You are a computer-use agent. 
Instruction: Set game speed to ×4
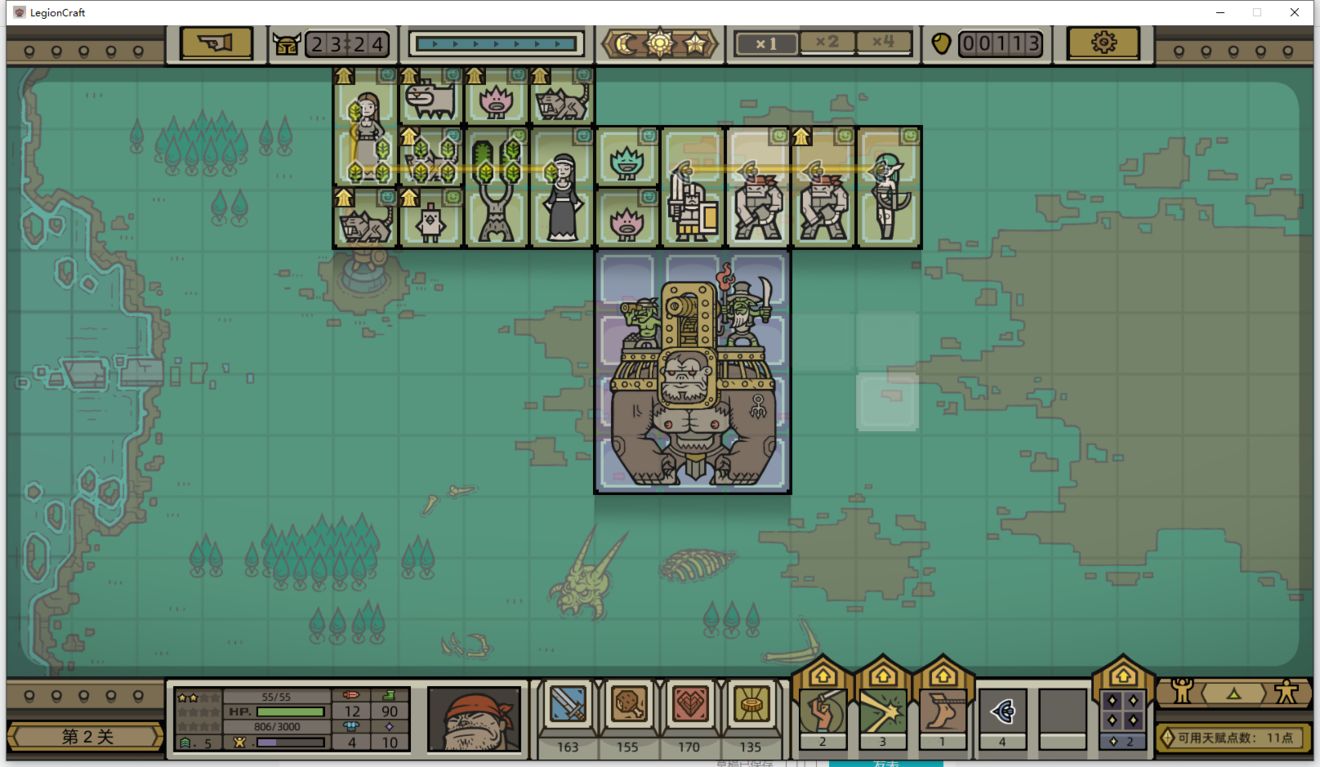[883, 42]
